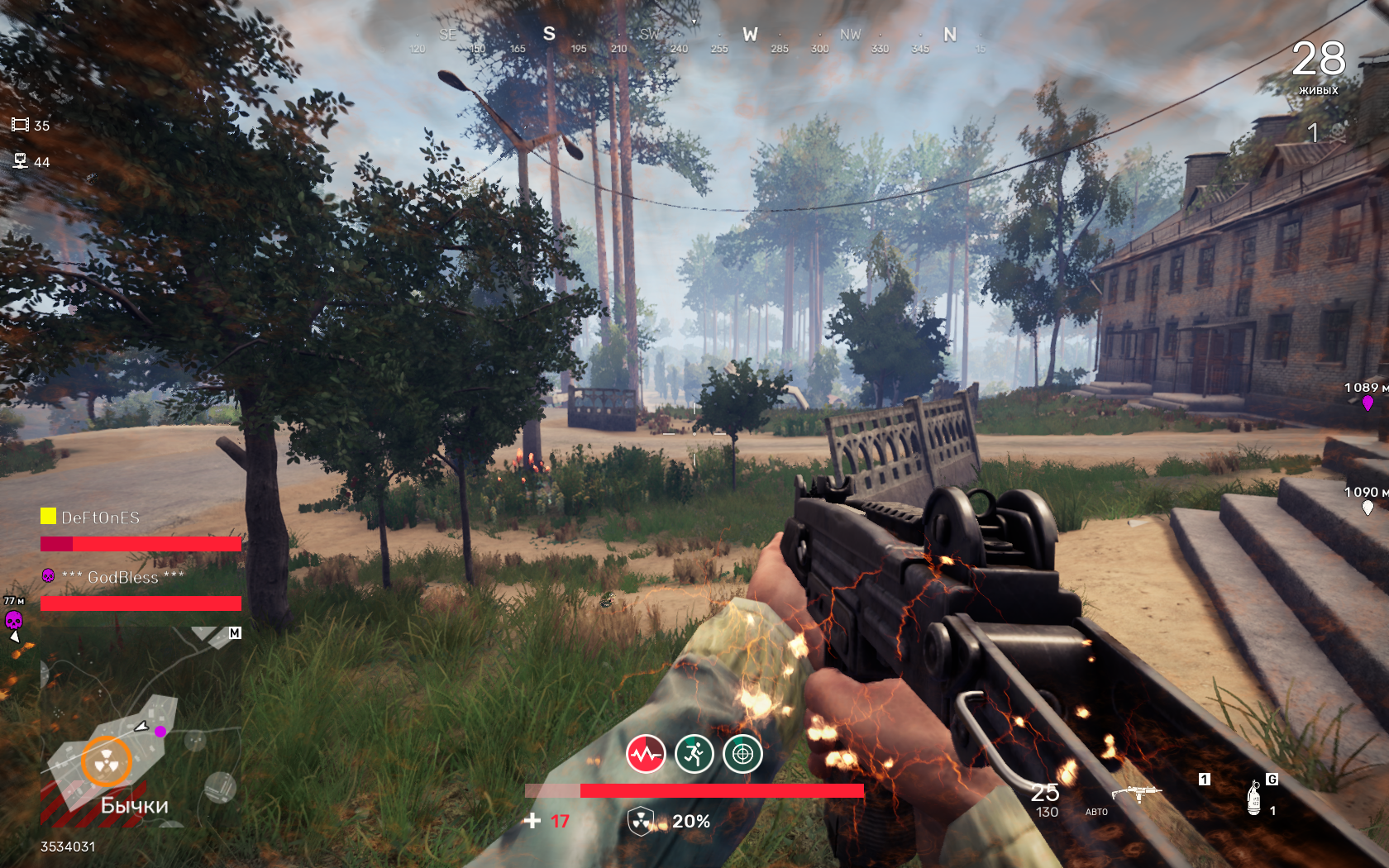This screenshot has width=1389, height=868.
Task: Click the radiation shield protection icon
Action: point(641,821)
